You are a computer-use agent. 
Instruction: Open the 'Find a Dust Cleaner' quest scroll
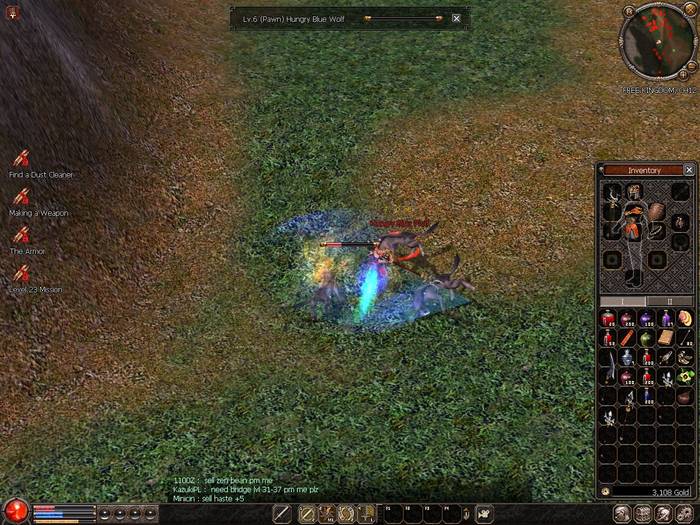(x=21, y=159)
